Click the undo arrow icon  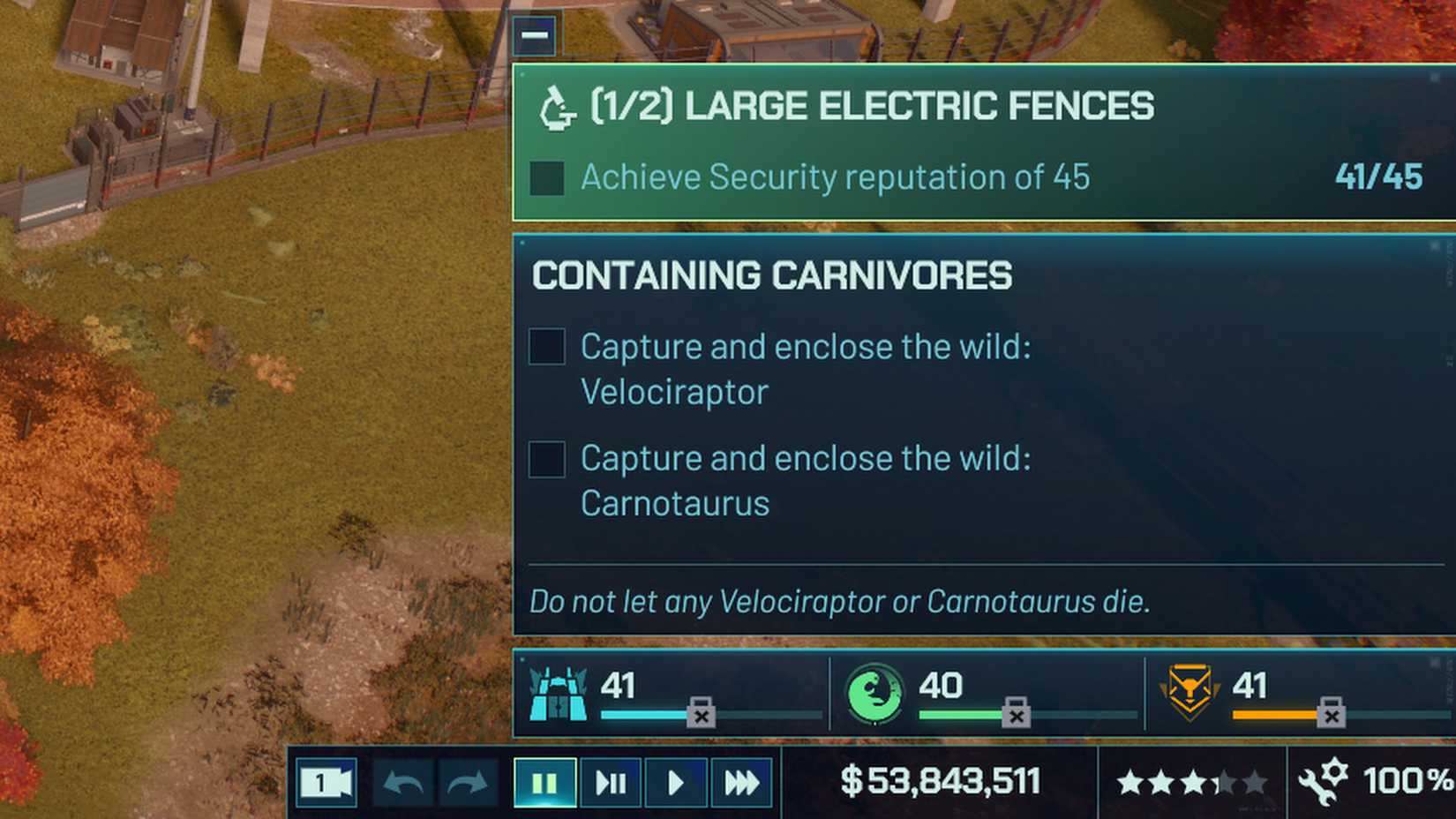[402, 782]
